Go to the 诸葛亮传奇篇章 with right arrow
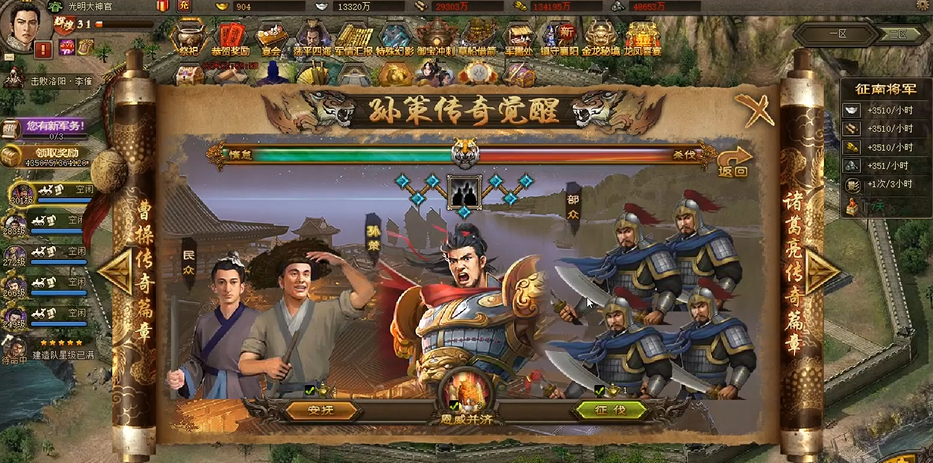The image size is (933, 463). (x=818, y=270)
